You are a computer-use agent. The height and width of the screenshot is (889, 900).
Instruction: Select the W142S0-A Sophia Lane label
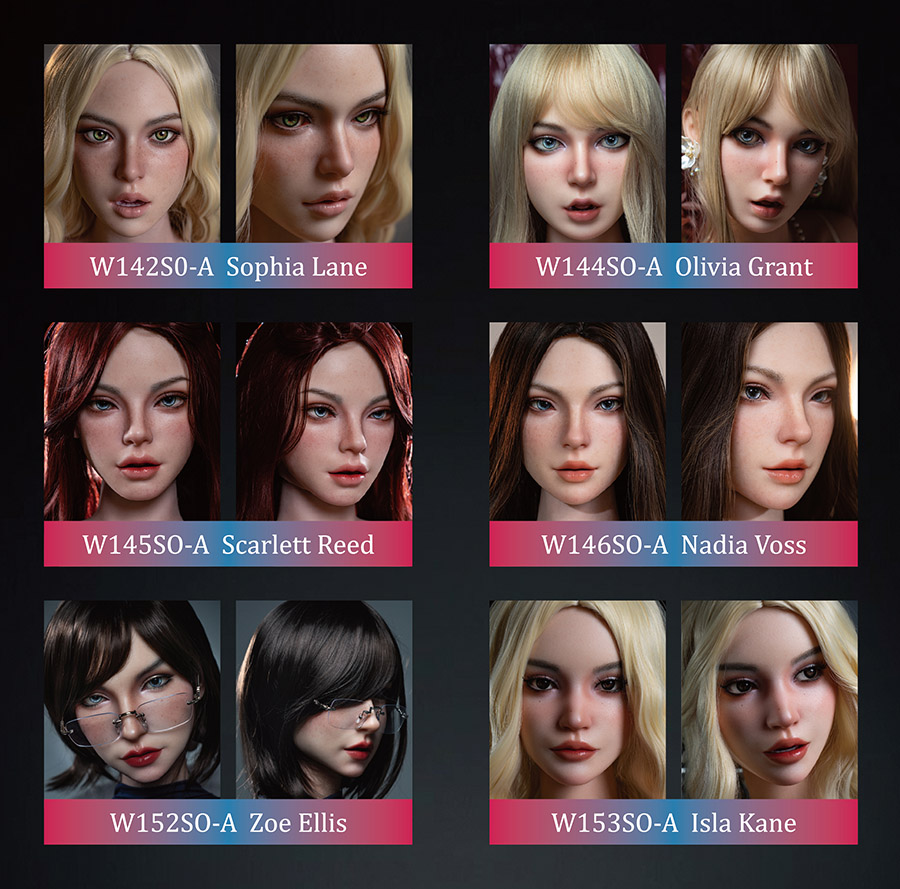228,266
